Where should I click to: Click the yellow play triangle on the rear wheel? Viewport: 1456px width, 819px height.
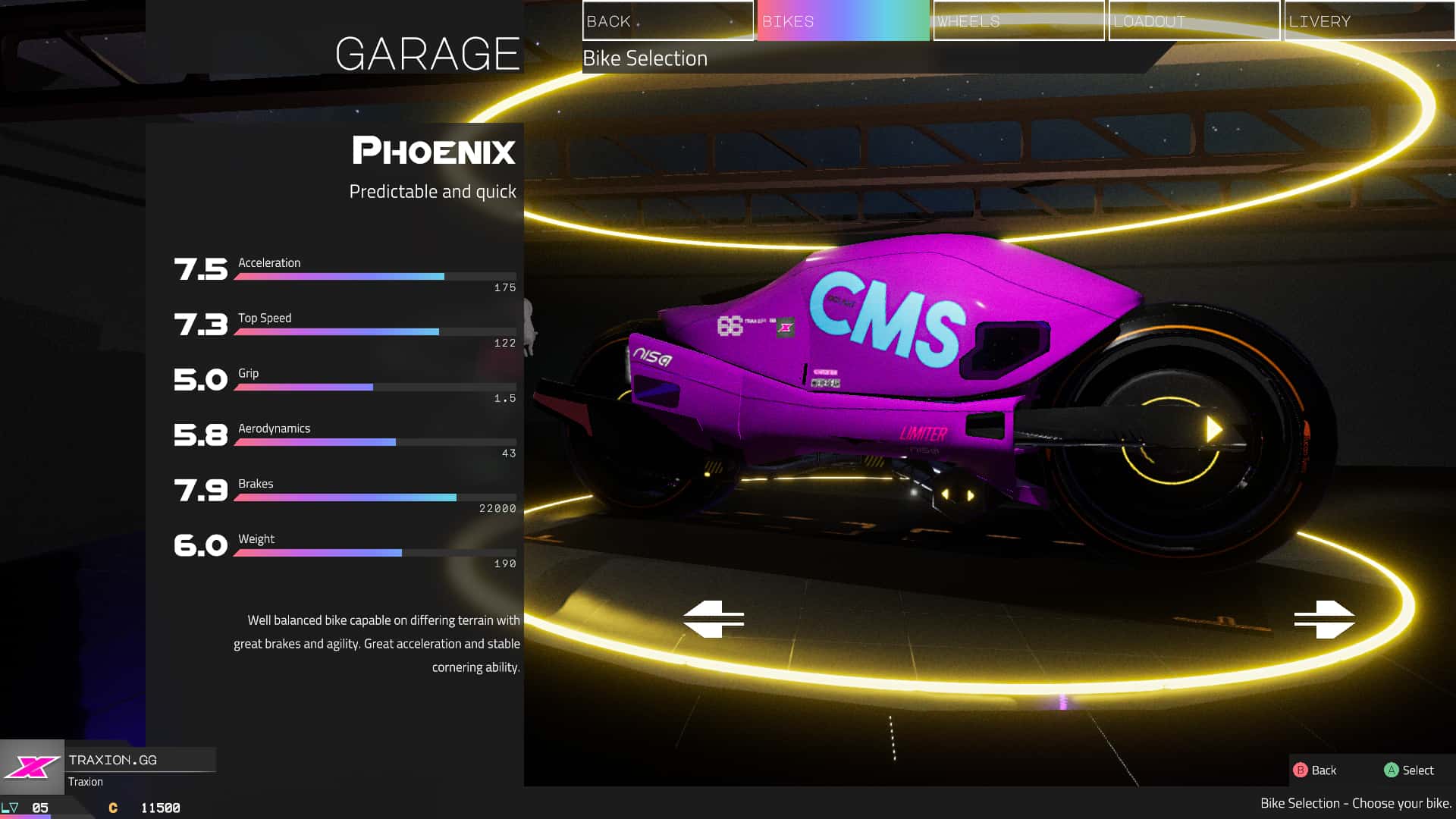tap(1214, 428)
